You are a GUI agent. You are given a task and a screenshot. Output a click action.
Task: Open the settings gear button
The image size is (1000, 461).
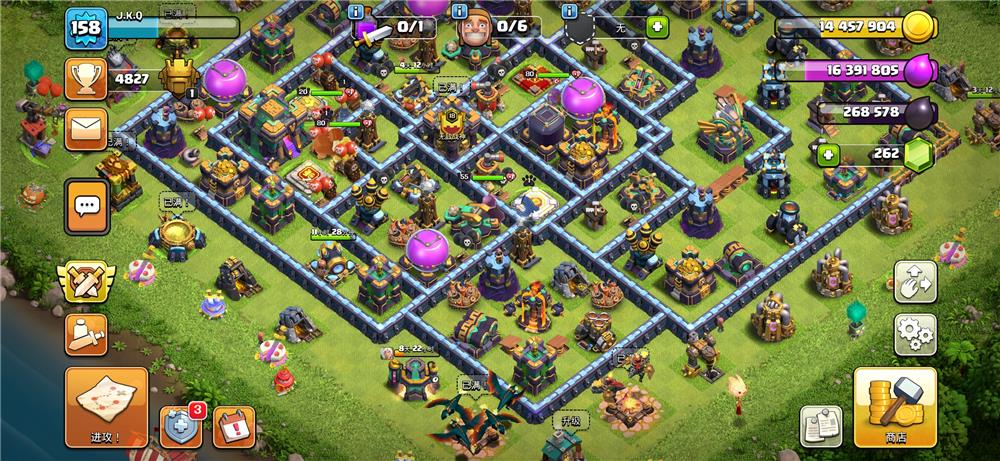(x=915, y=335)
